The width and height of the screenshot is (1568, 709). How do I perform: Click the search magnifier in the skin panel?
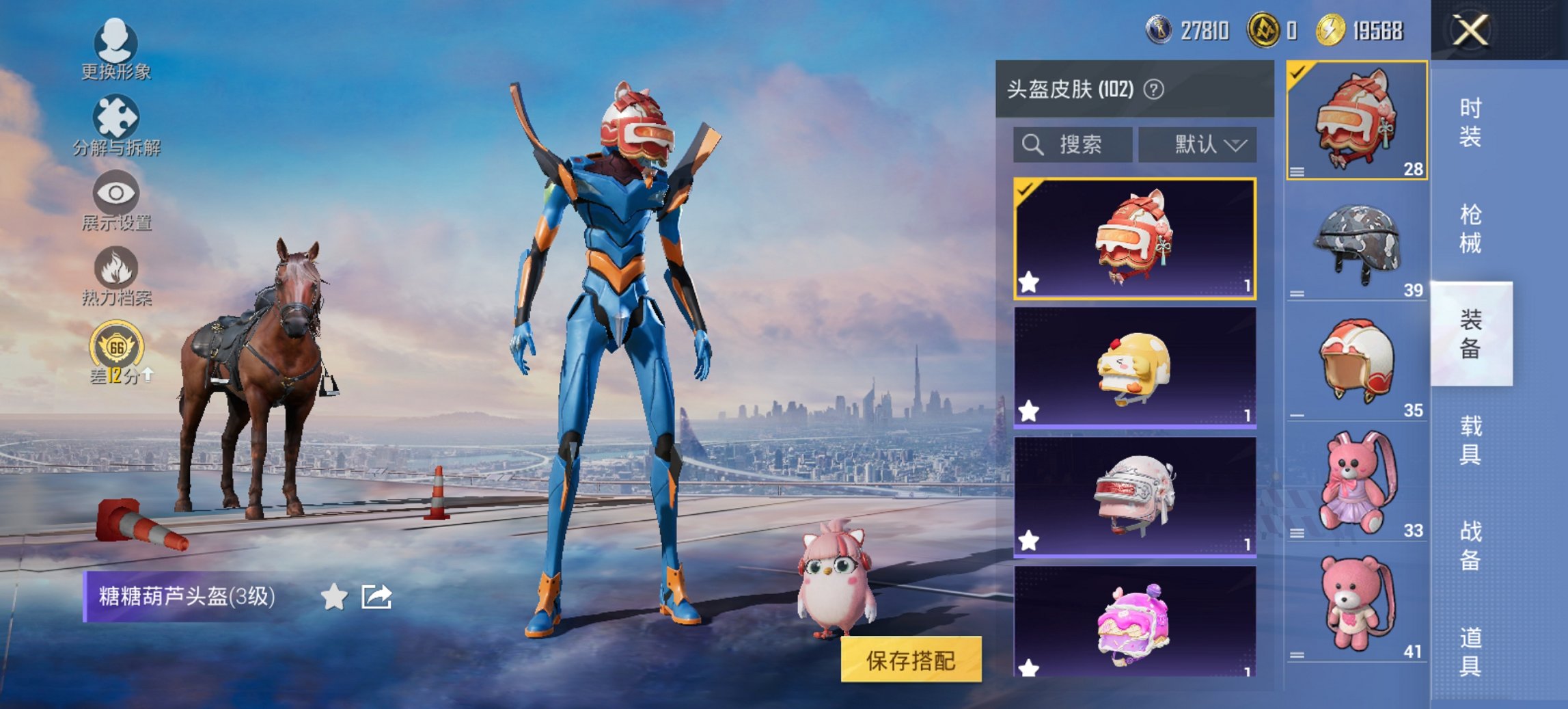point(1030,144)
